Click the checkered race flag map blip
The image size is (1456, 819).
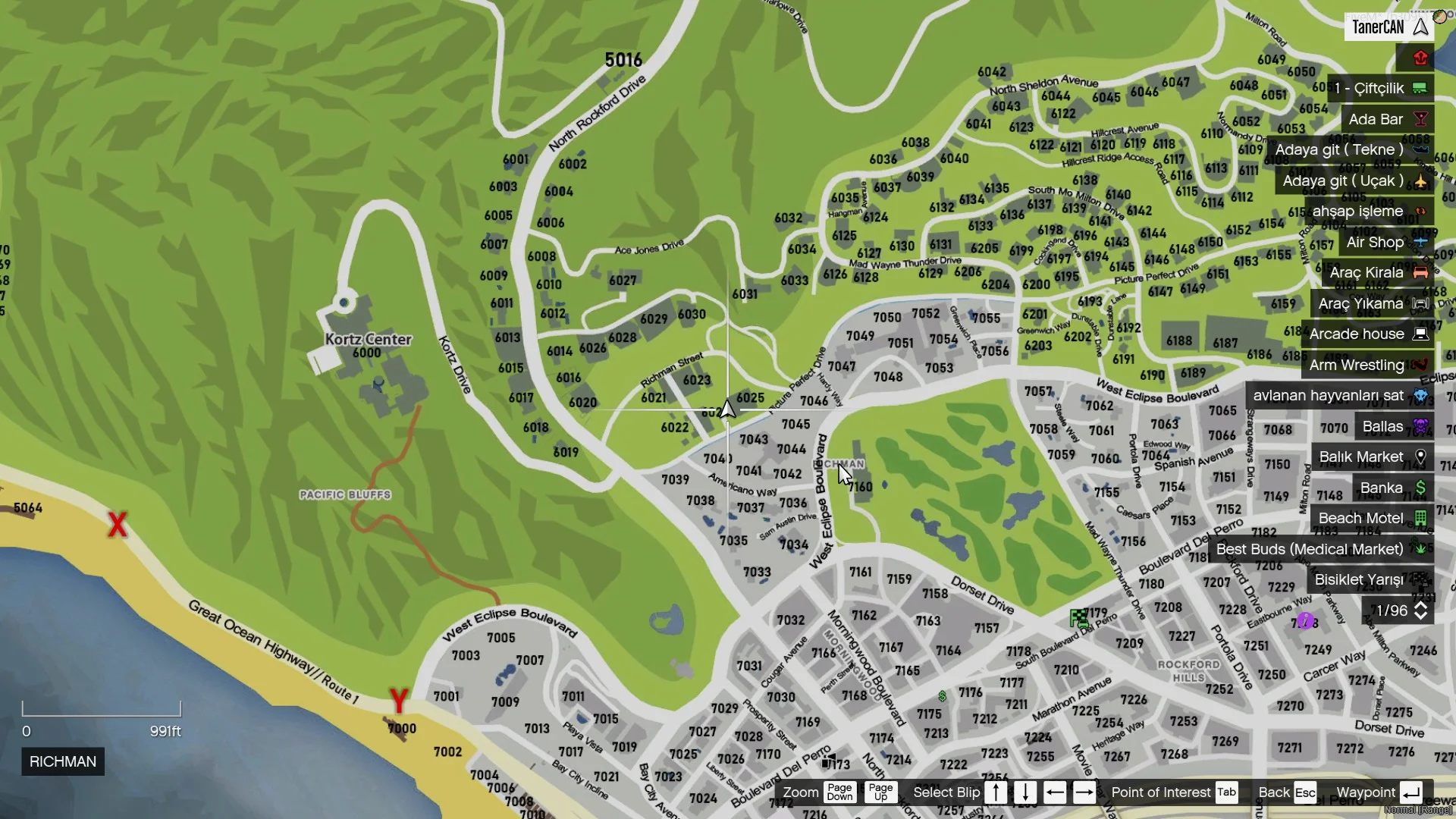click(x=1078, y=618)
